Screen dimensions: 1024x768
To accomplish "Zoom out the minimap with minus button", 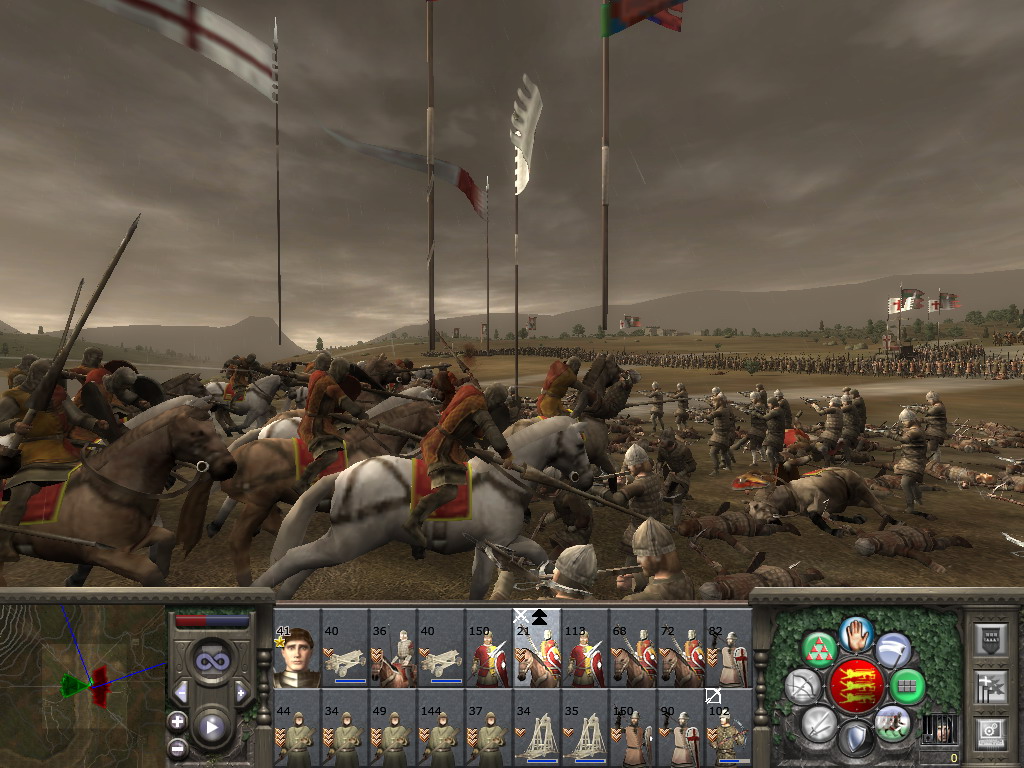I will click(x=177, y=747).
